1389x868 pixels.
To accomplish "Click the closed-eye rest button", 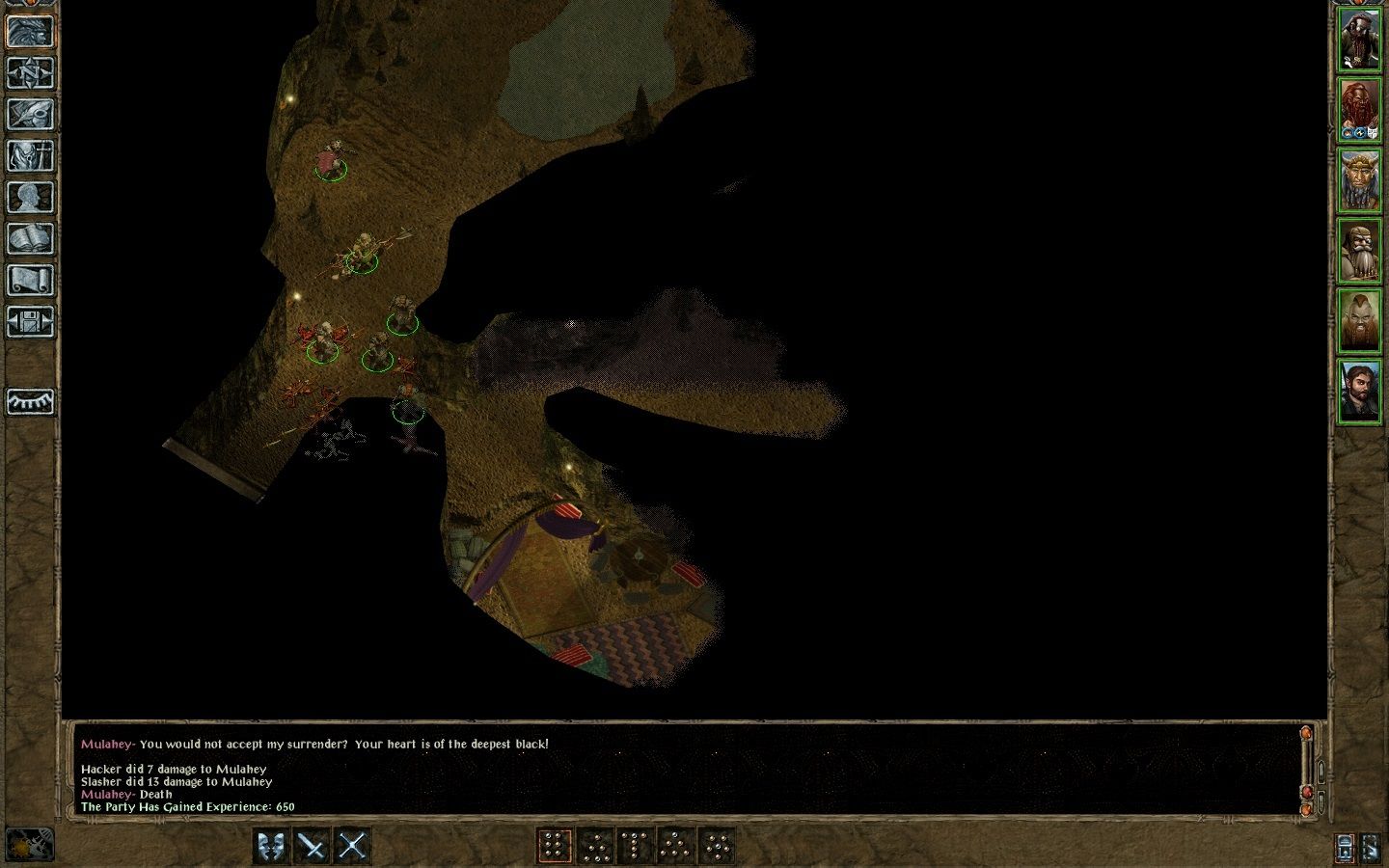I will coord(30,401).
